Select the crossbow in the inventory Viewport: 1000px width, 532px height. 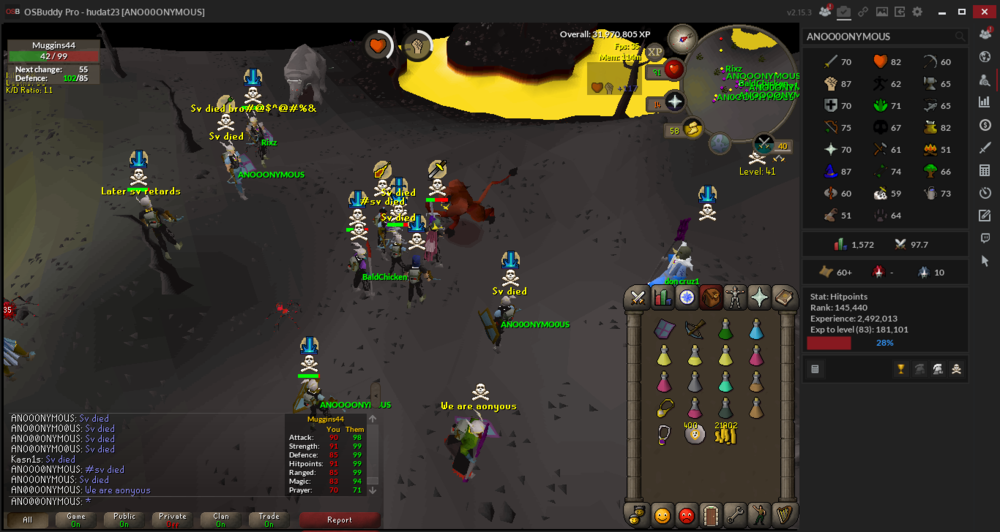(x=694, y=329)
